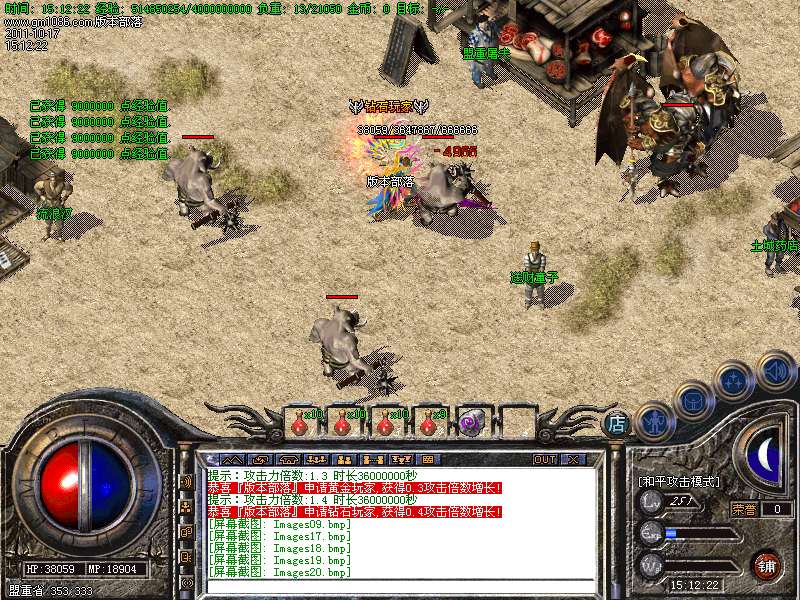Screen dimensions: 800x600
Task: Open the 店 shop button
Action: tap(618, 423)
